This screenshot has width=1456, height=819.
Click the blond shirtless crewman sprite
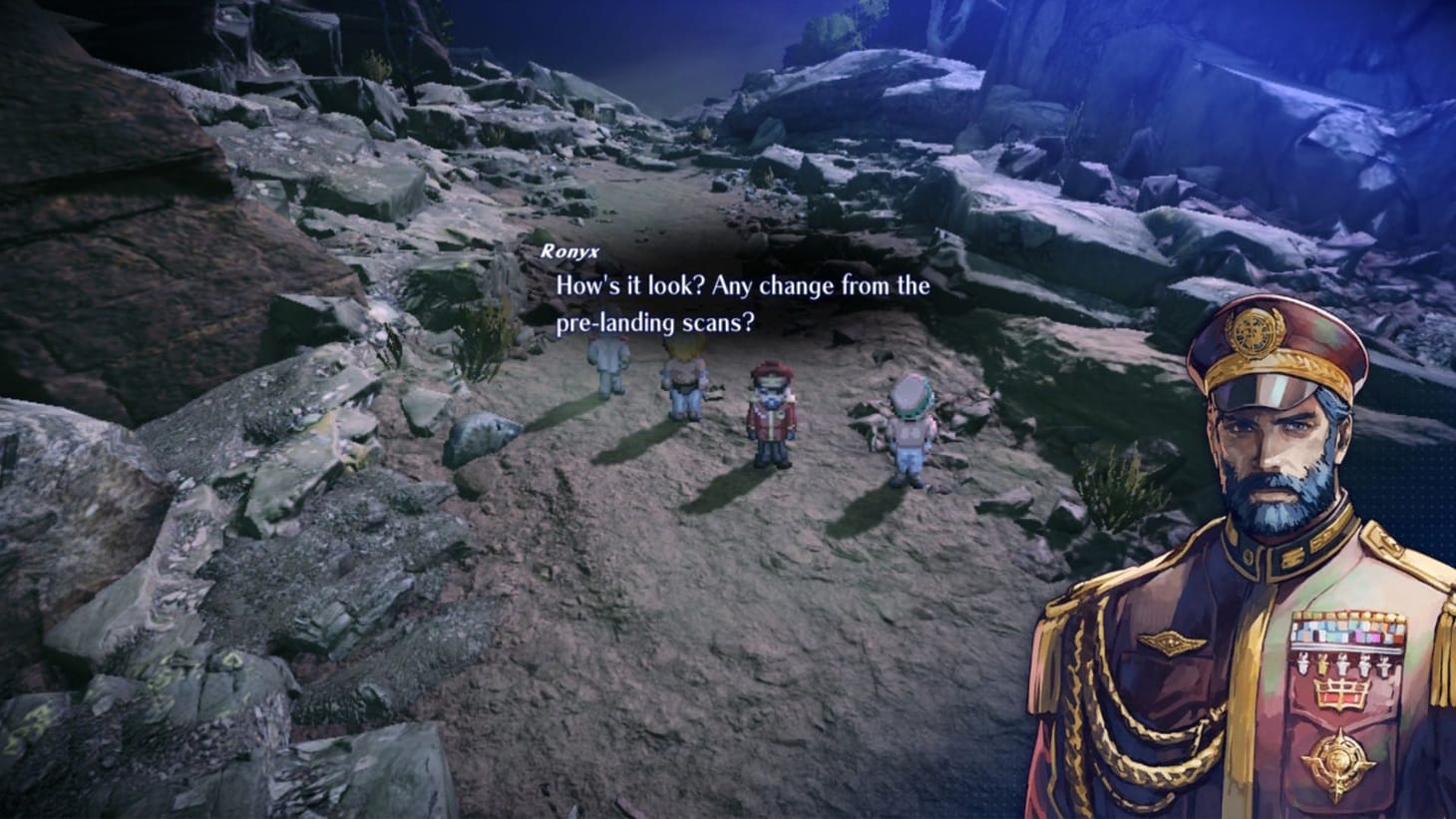click(682, 374)
